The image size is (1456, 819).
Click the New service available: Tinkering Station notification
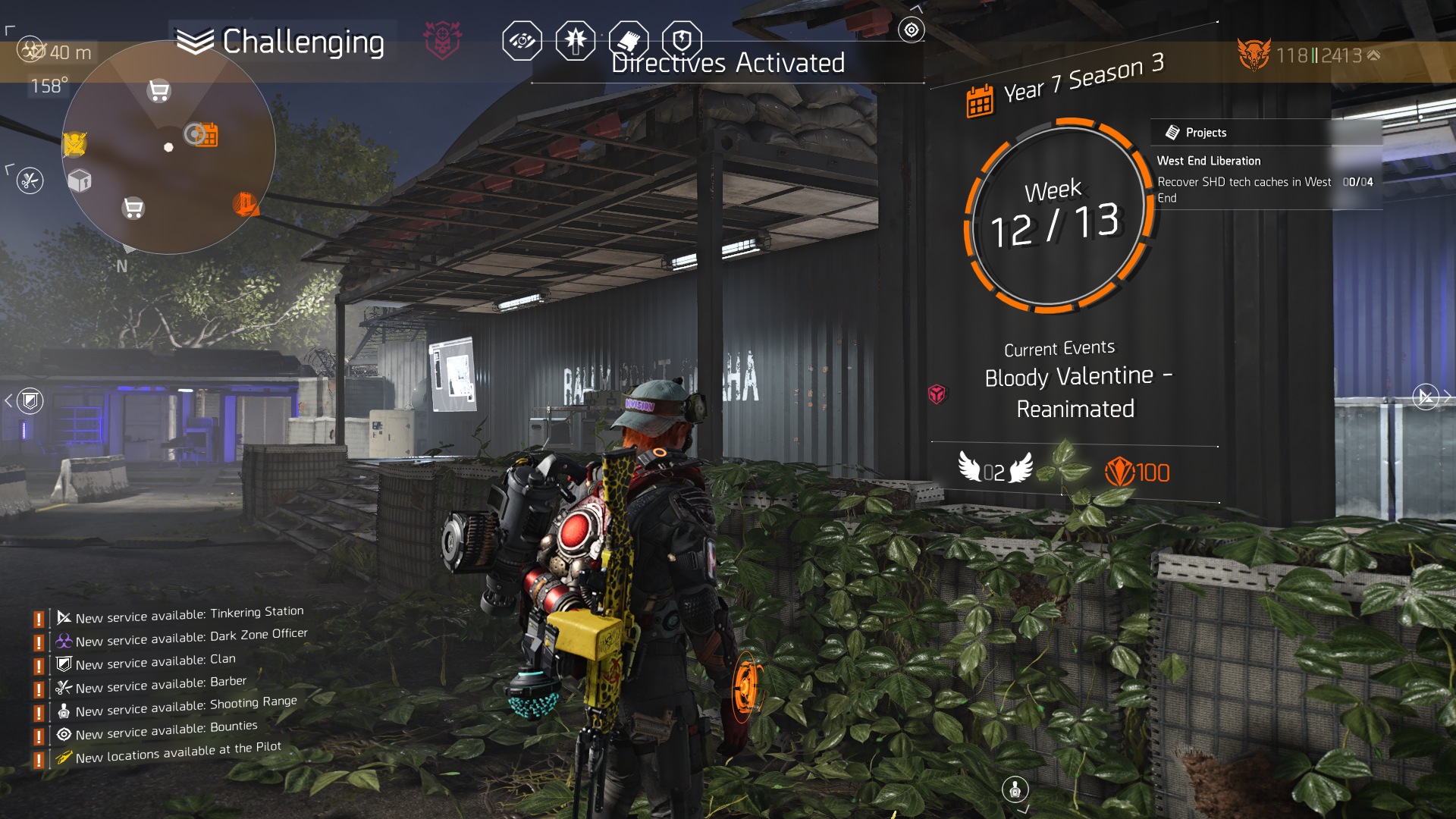point(180,616)
